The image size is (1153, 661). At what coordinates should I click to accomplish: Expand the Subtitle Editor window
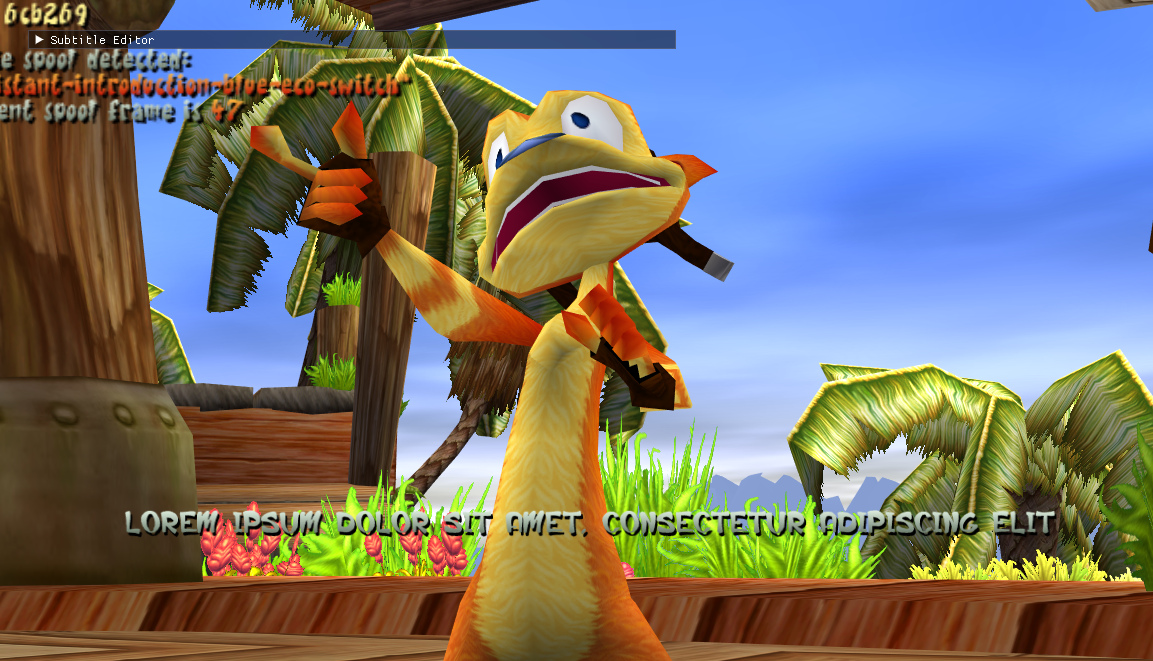click(39, 40)
